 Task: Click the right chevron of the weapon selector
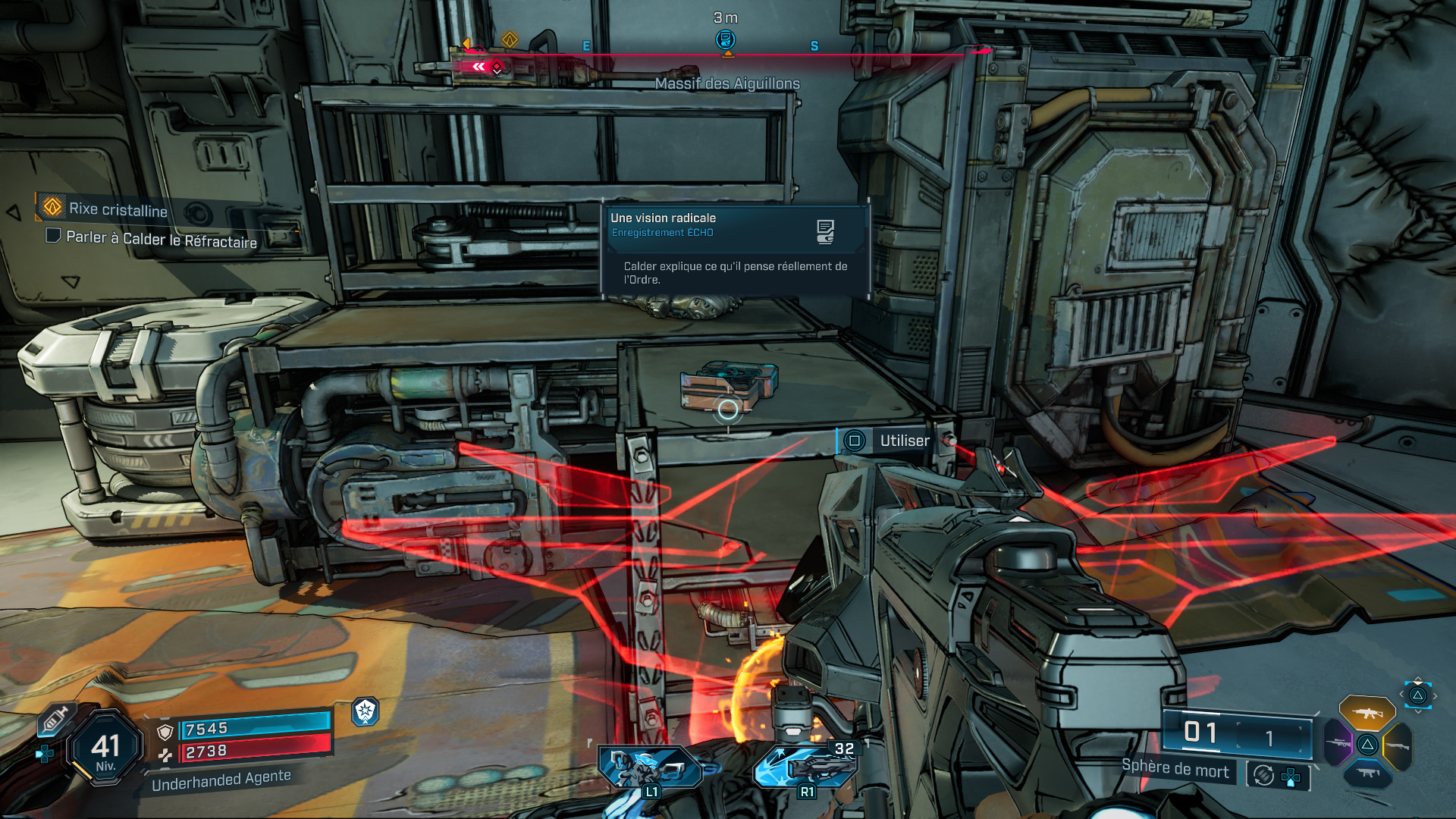[x=1436, y=696]
